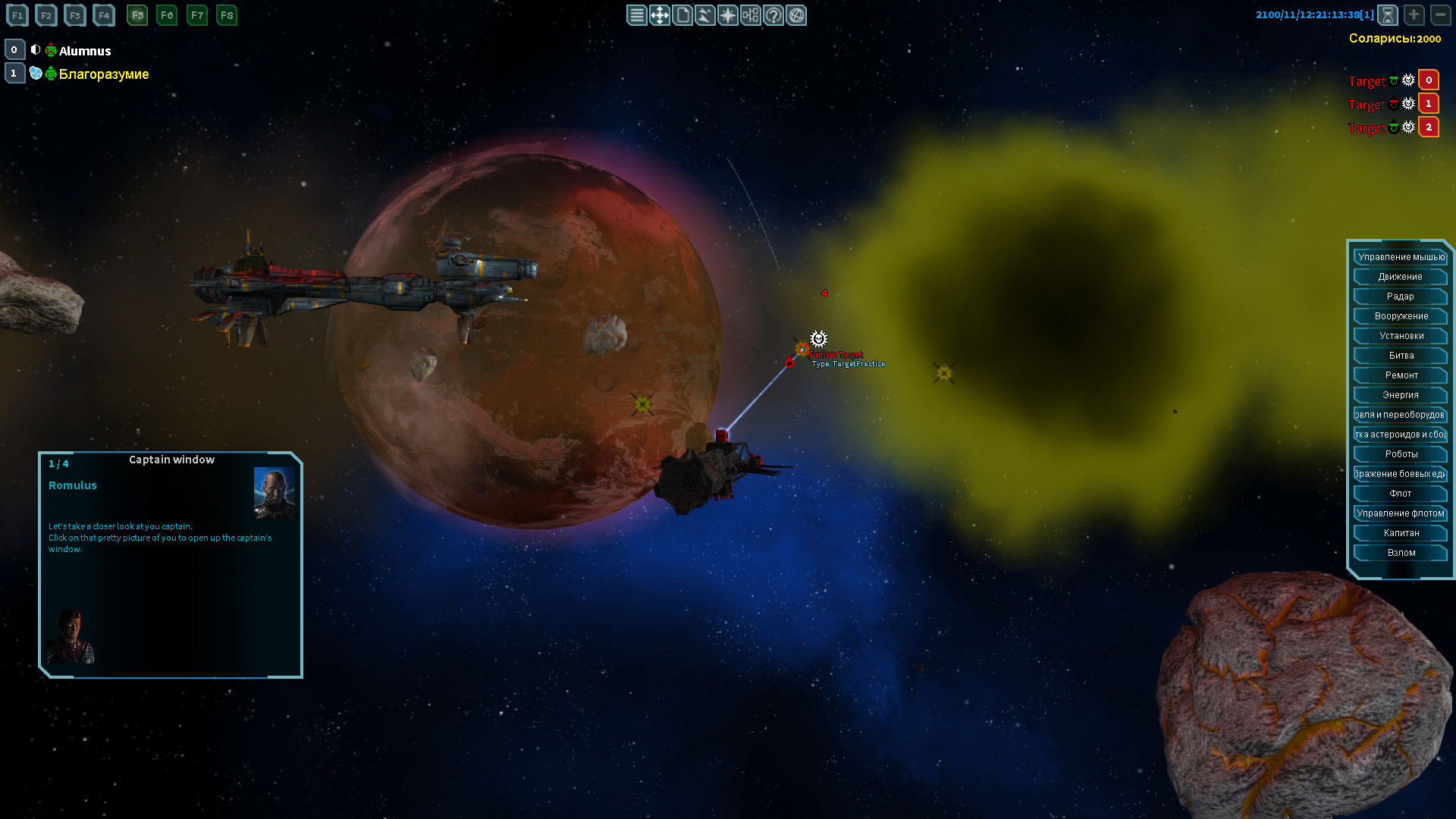Open the globe icon in top toolbar

click(796, 15)
